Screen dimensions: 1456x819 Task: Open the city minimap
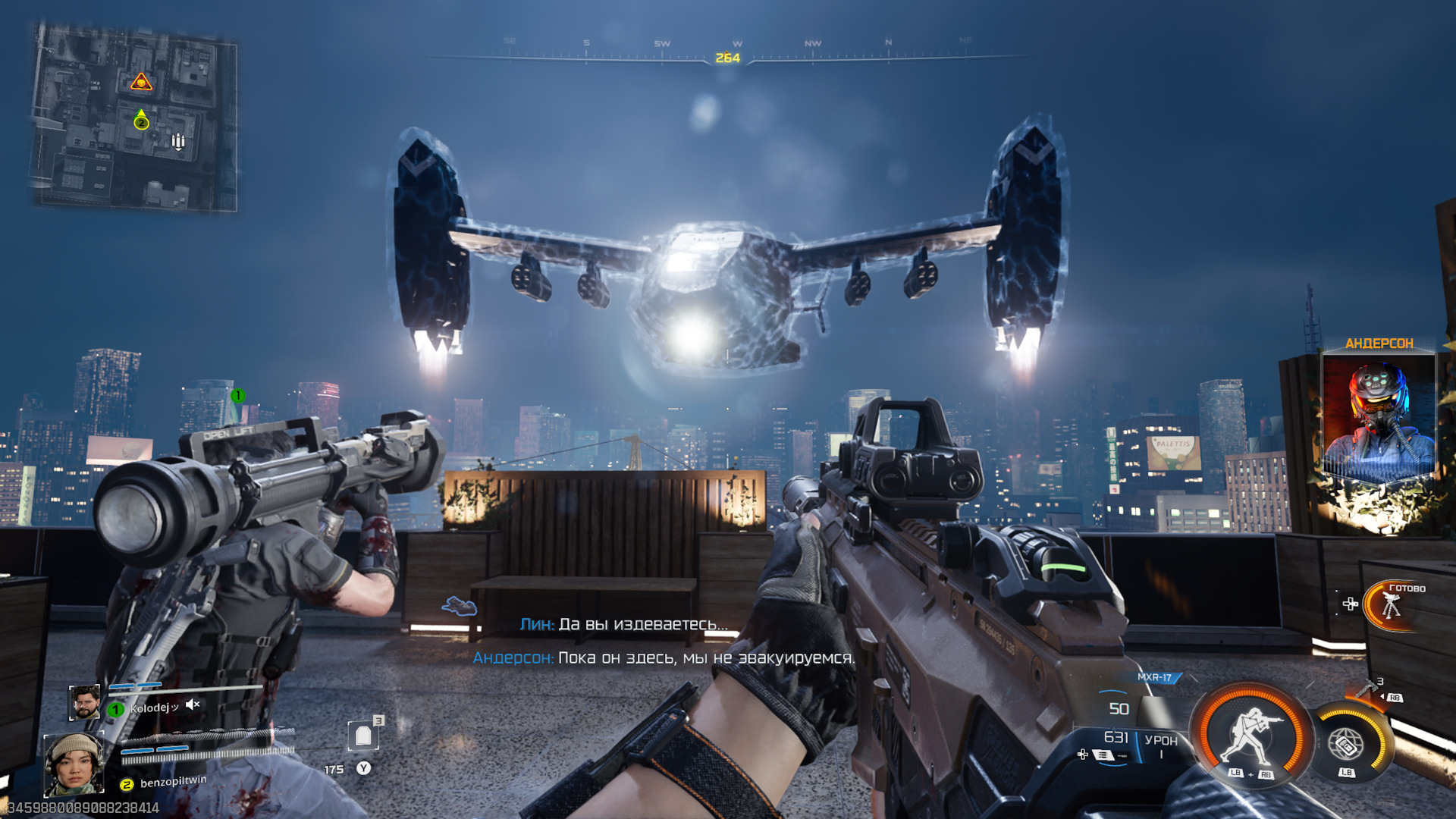pyautogui.click(x=134, y=117)
